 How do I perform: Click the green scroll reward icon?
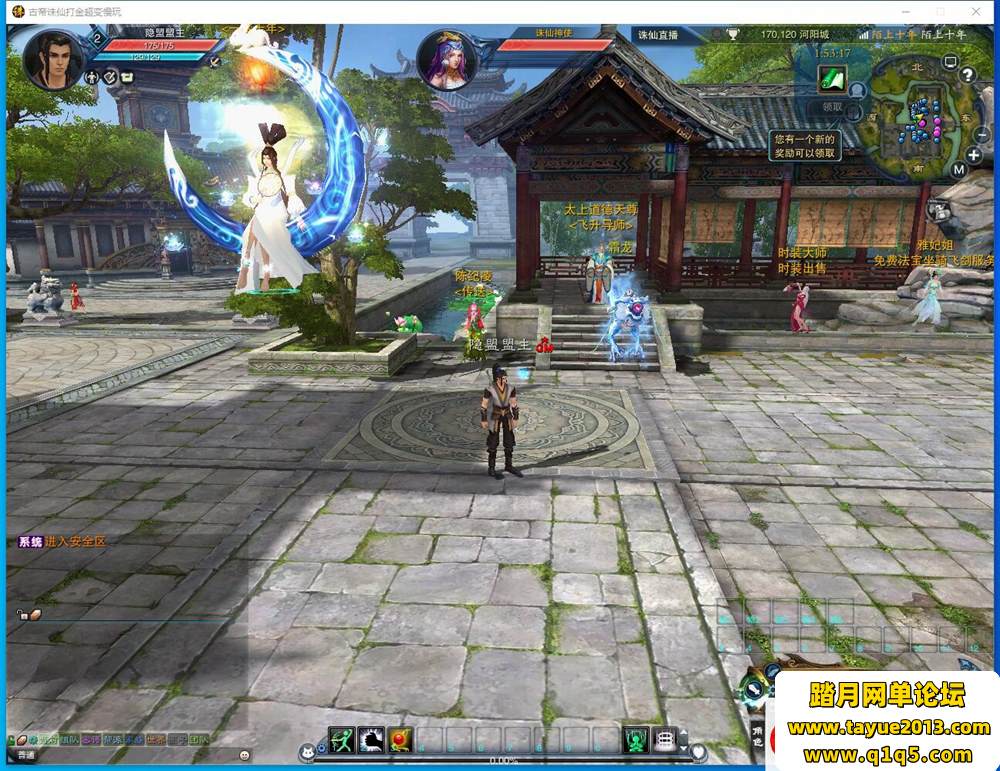click(831, 78)
